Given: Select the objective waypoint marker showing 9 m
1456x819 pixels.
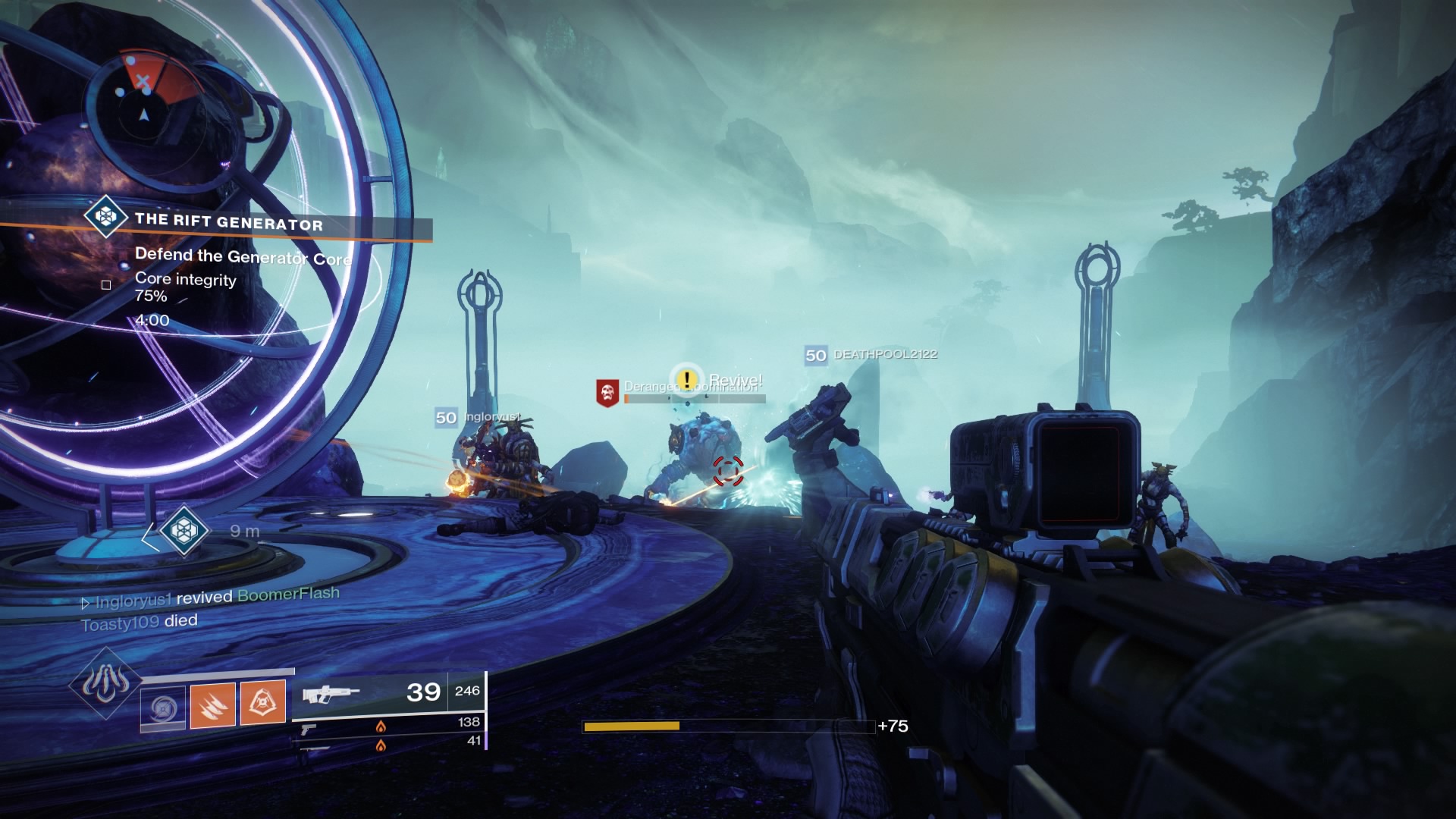Looking at the screenshot, I should [x=183, y=530].
